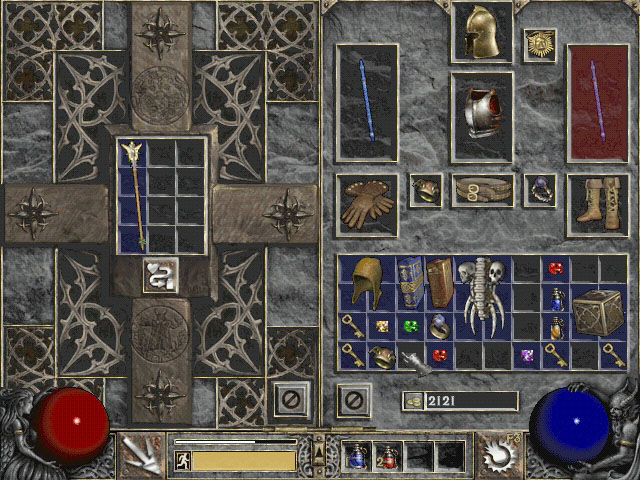The image size is (640, 480).
Task: Close the inventory panel
Action: click(352, 400)
